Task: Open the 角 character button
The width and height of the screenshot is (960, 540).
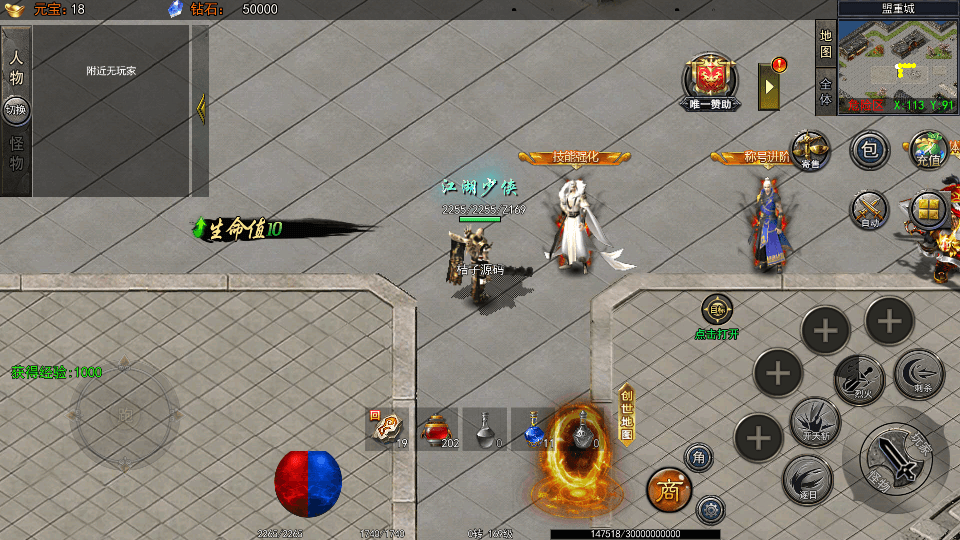Action: tap(698, 457)
